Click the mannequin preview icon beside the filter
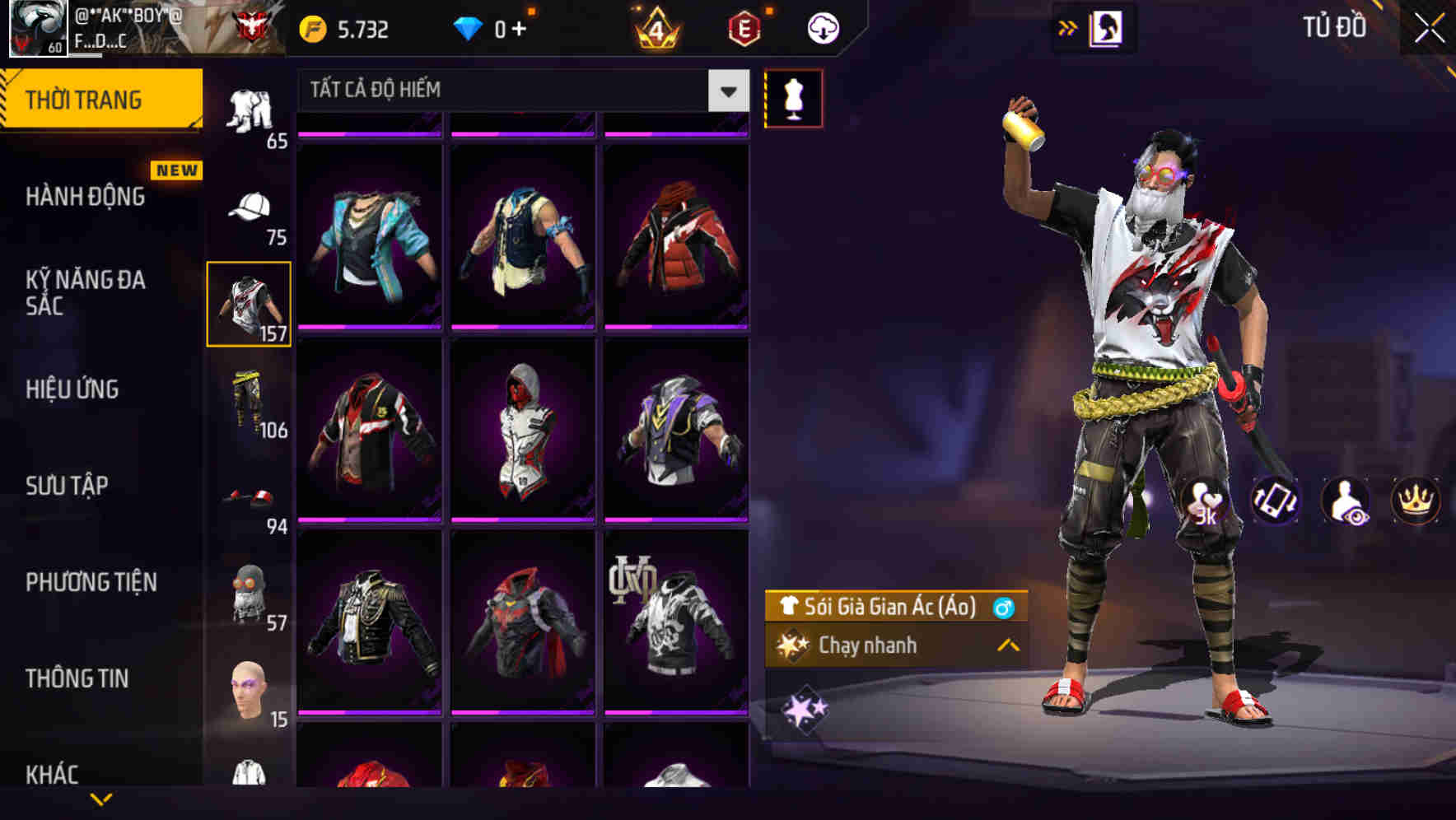The image size is (1456, 820). (793, 97)
